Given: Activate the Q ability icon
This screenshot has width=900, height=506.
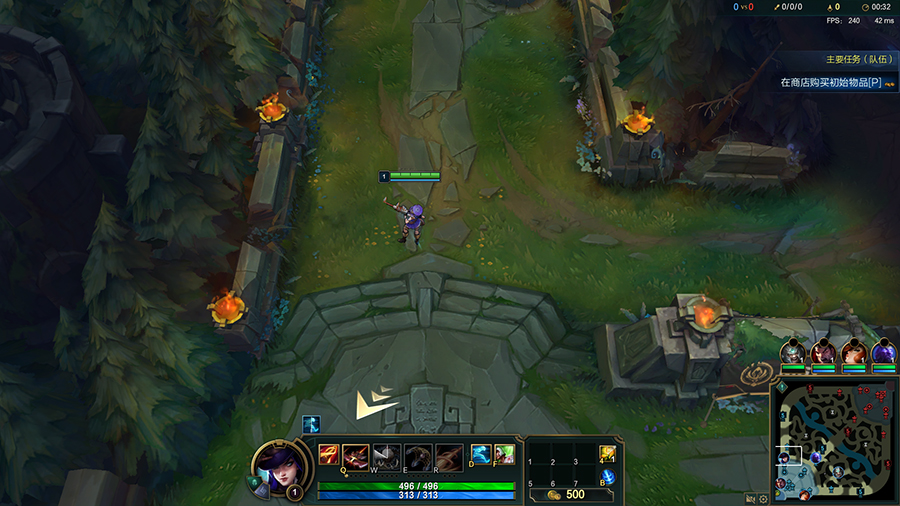Looking at the screenshot, I should (x=329, y=456).
